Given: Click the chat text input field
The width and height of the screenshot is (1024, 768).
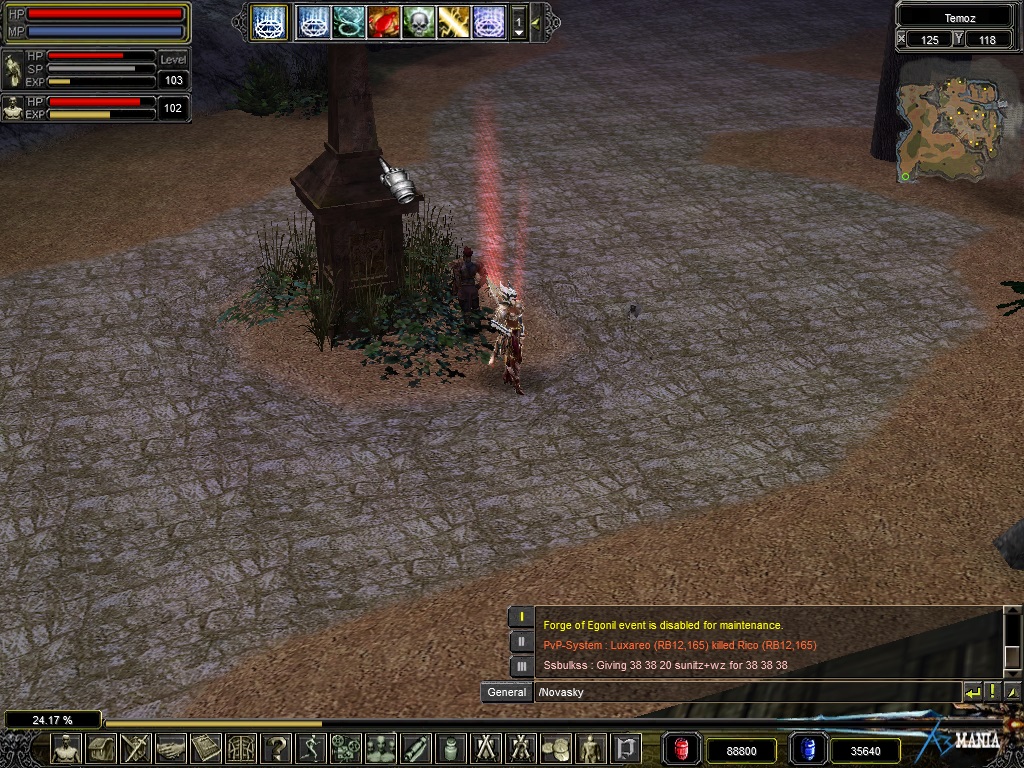Looking at the screenshot, I should pos(745,692).
